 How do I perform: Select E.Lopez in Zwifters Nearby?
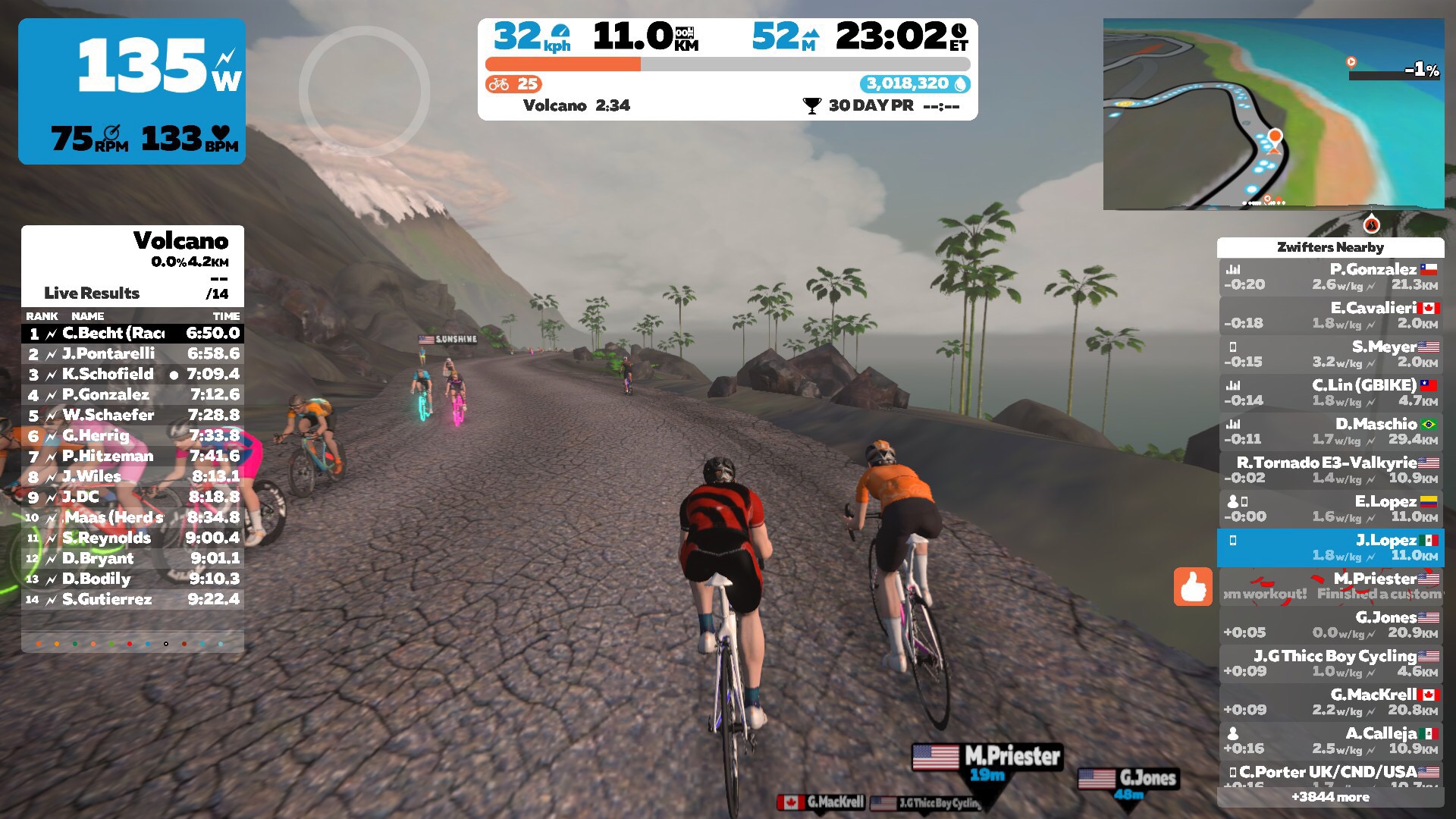[x=1331, y=509]
